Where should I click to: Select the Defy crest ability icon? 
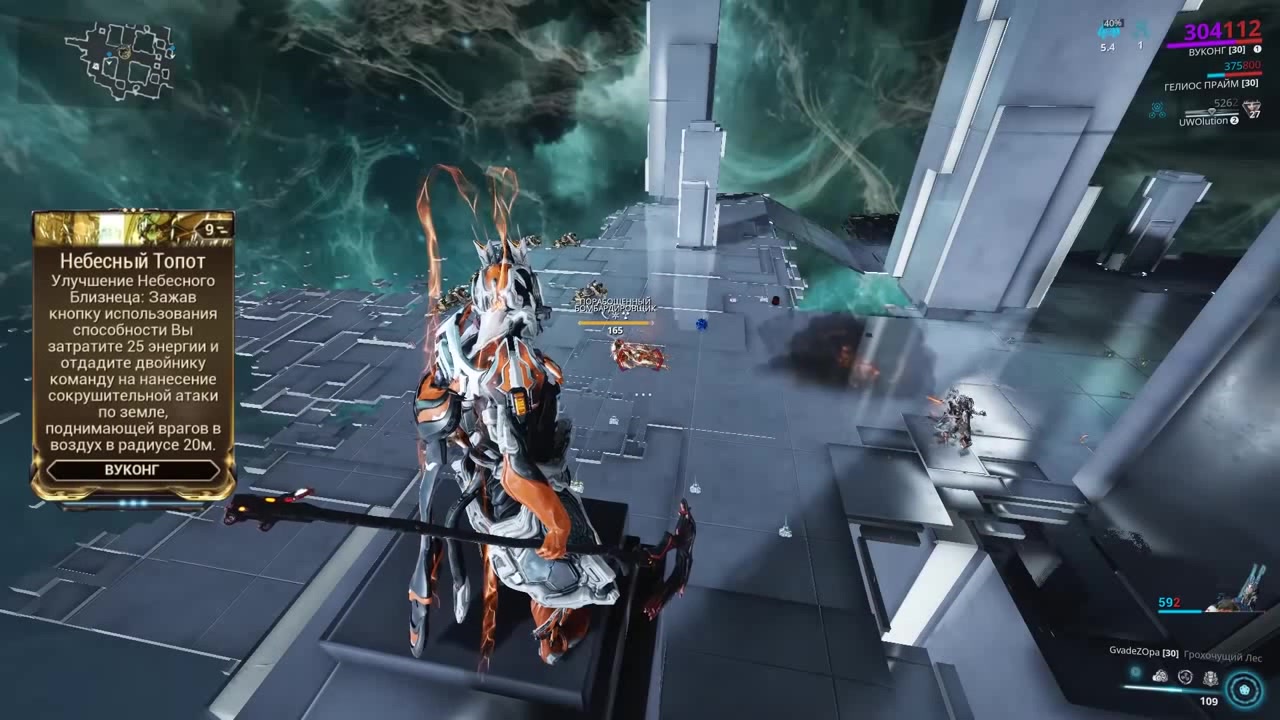click(1211, 679)
